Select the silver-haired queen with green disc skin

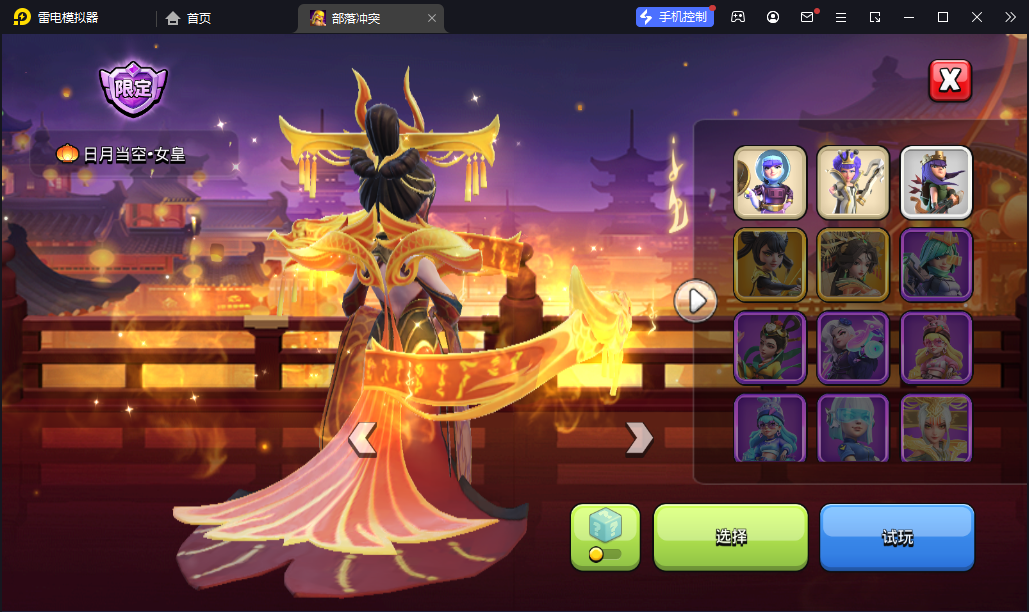853,347
